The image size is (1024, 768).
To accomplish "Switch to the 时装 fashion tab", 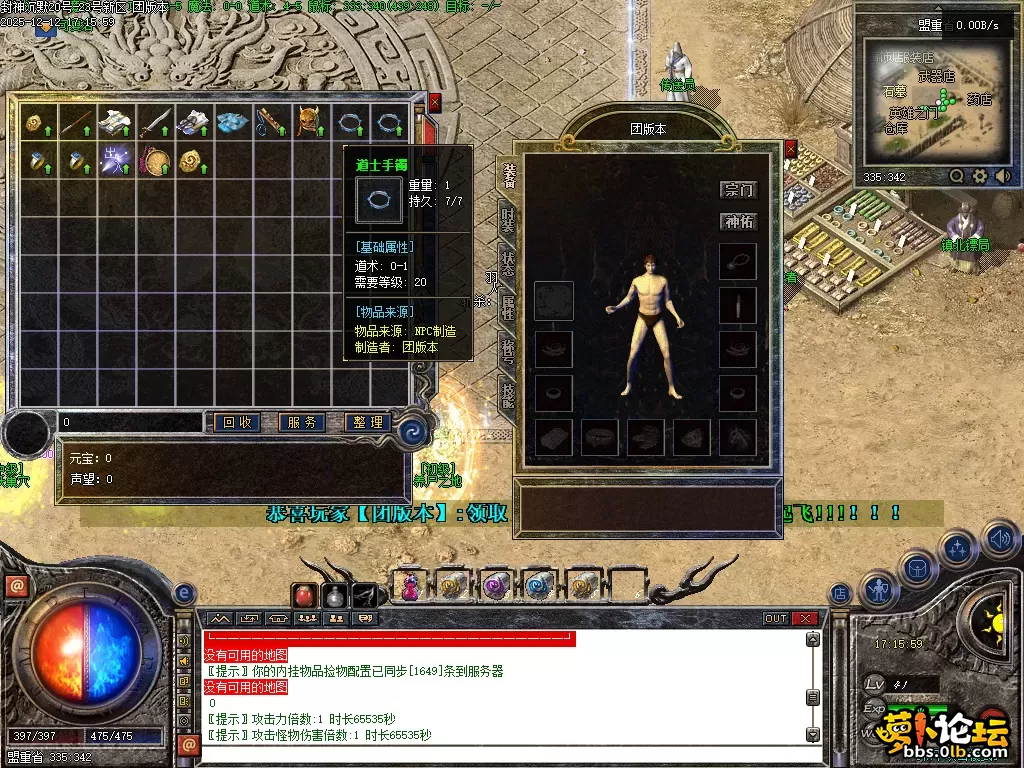I will (x=508, y=218).
